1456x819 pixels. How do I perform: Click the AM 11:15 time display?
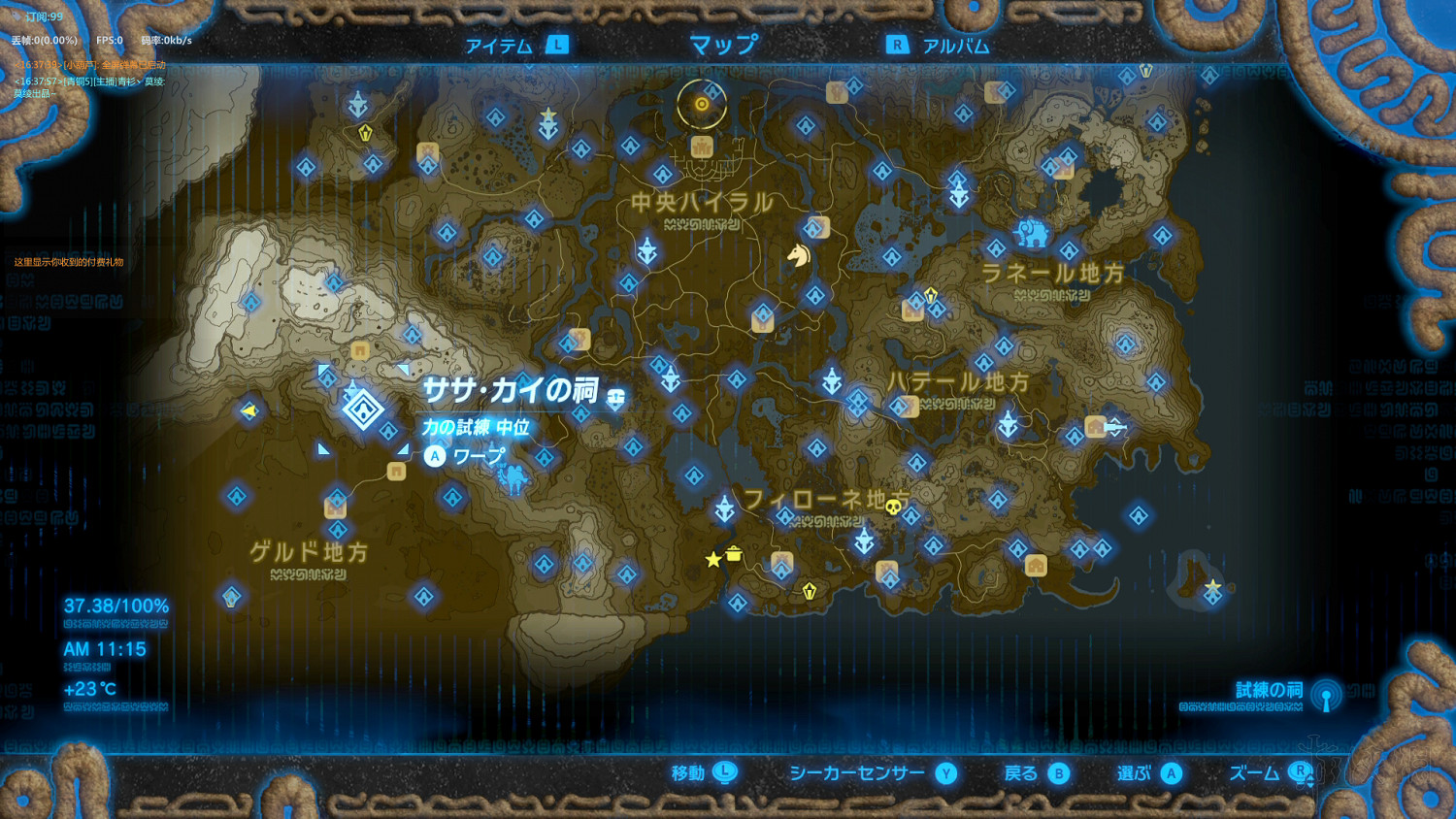[x=103, y=650]
